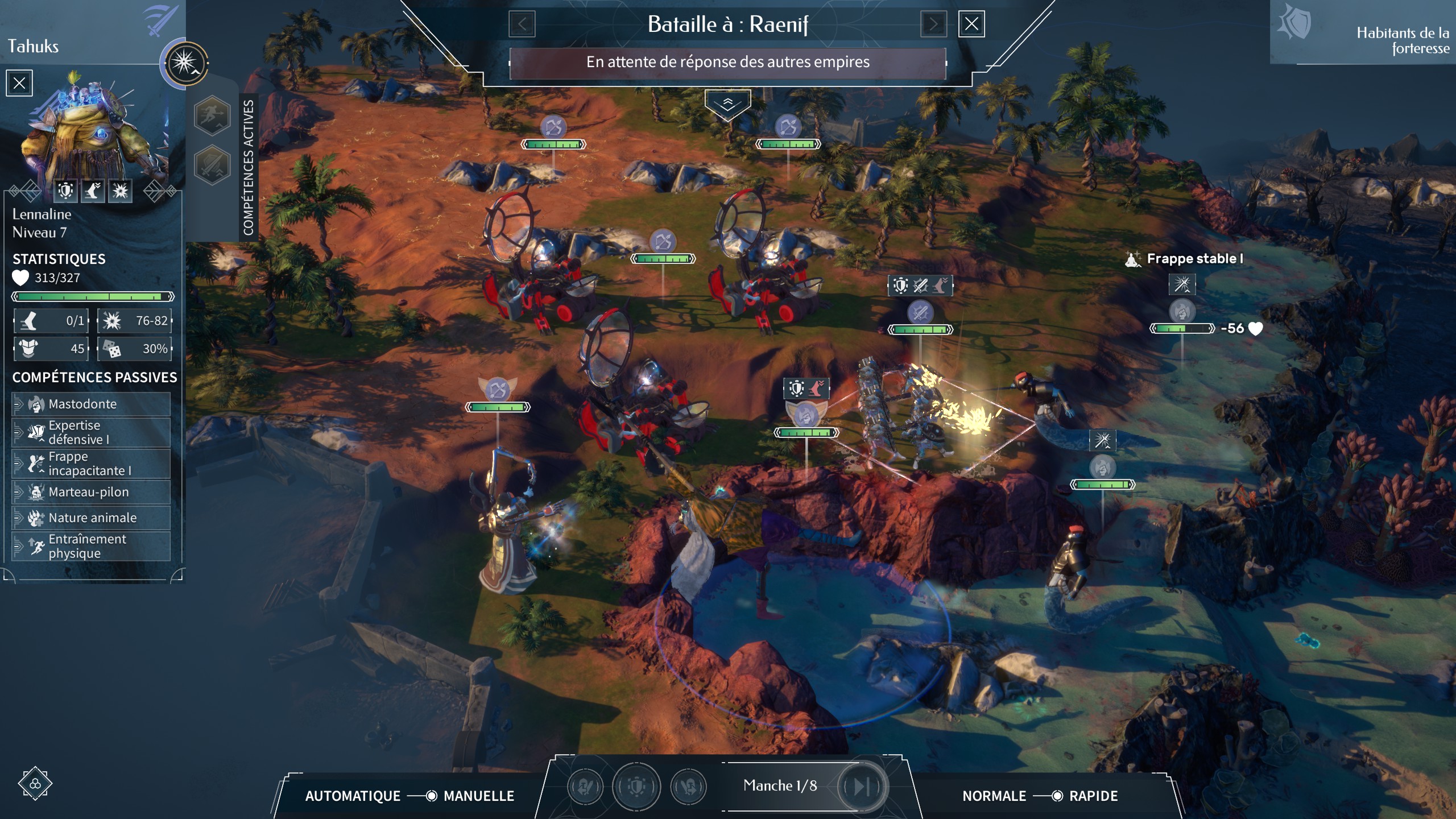Screen dimensions: 1456x819
Task: Open the hexagon menu icon bottom-left
Action: coord(35,783)
